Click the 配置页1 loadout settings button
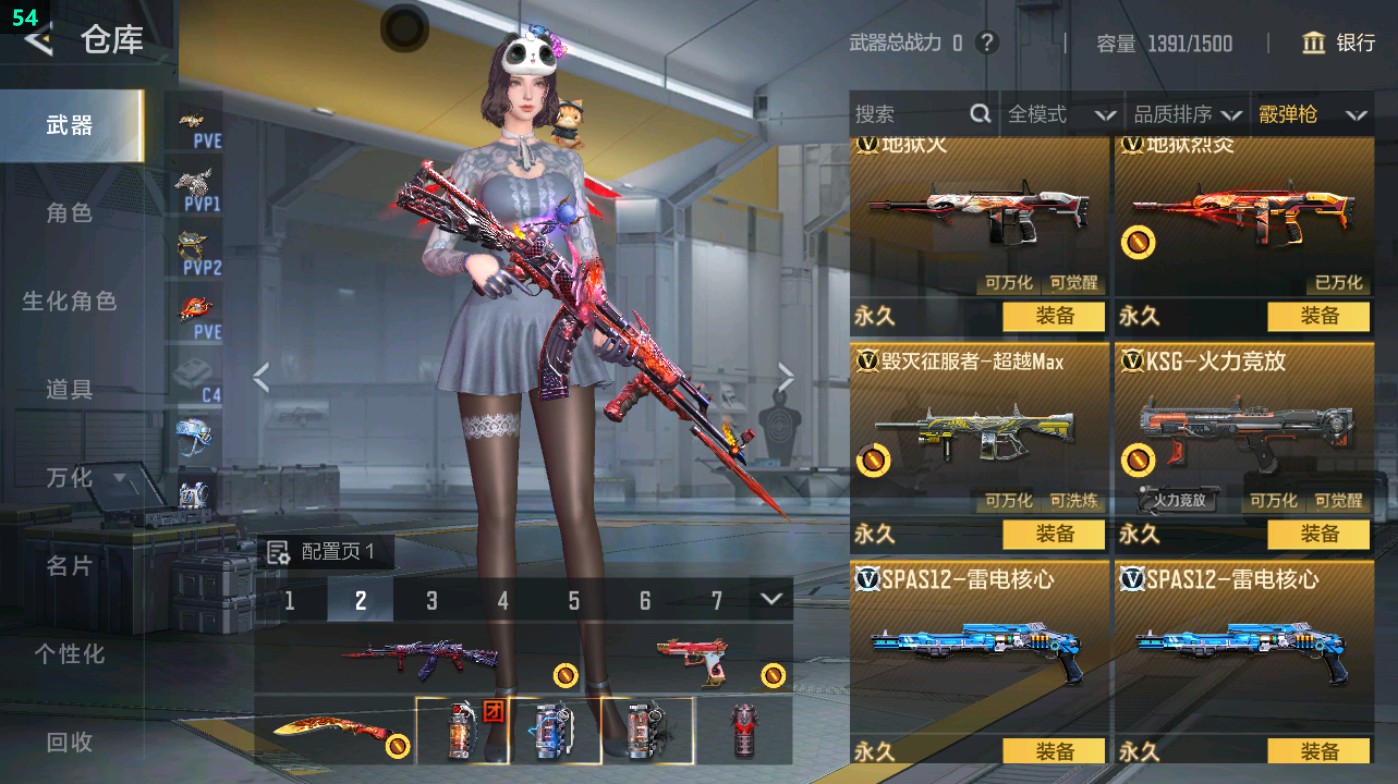Image resolution: width=1398 pixels, height=784 pixels. (324, 552)
